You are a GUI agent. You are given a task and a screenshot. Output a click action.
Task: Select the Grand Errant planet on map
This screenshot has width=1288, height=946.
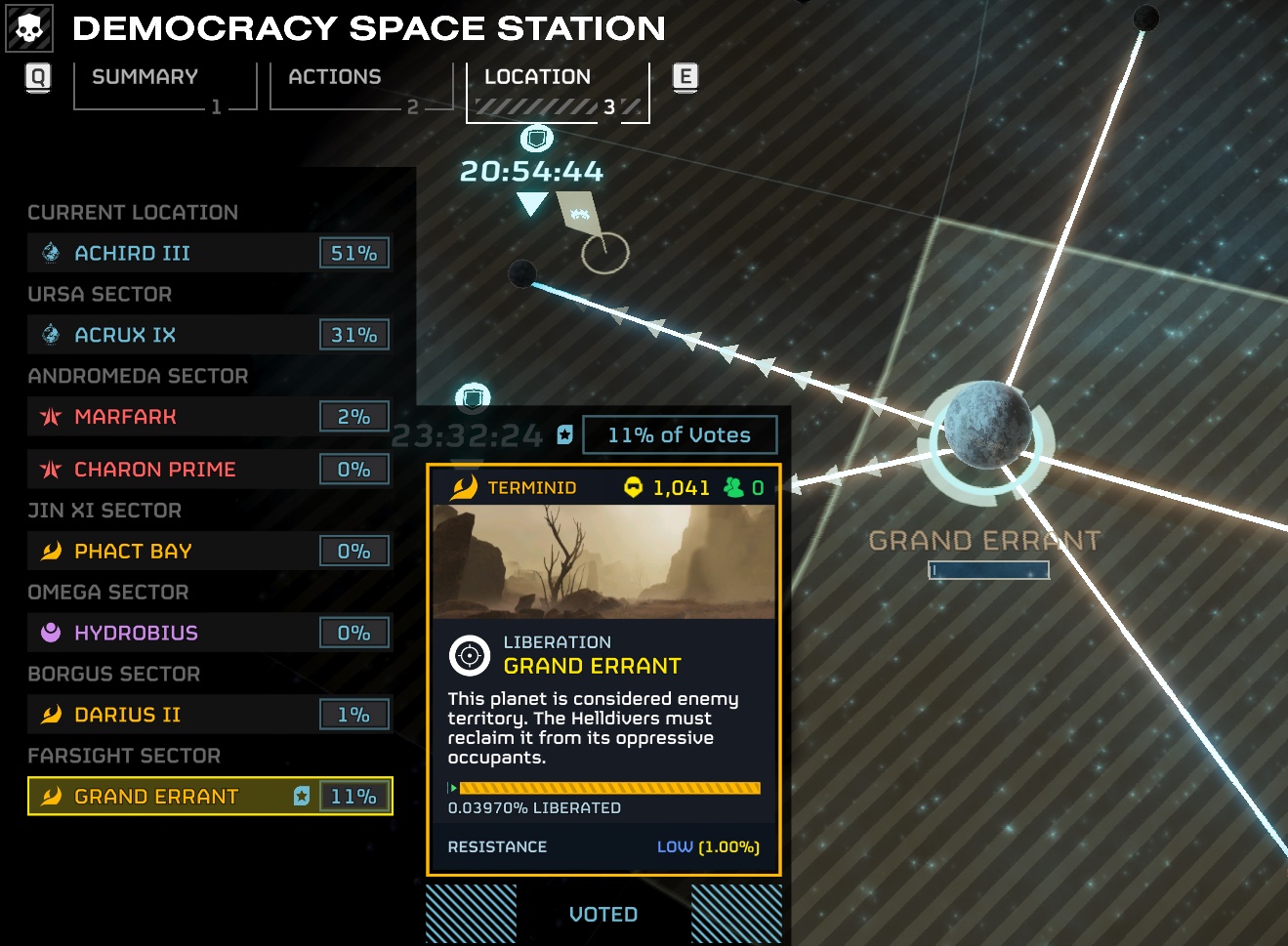point(986,426)
